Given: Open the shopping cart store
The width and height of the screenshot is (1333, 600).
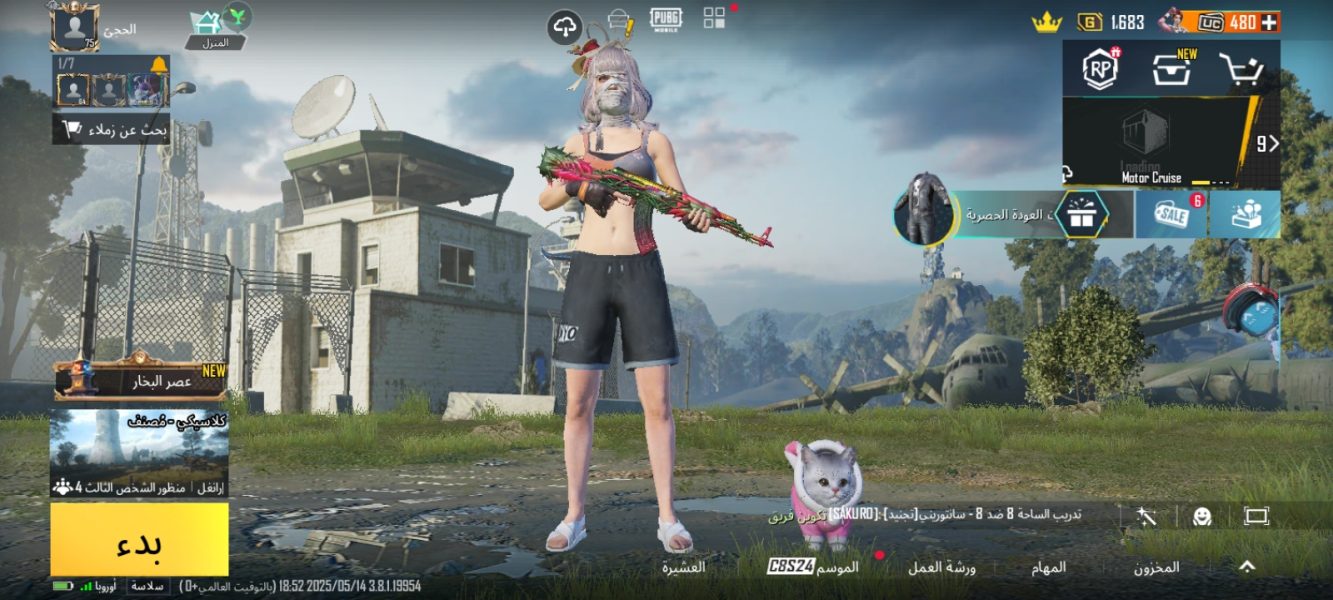Looking at the screenshot, I should pyautogui.click(x=1242, y=70).
